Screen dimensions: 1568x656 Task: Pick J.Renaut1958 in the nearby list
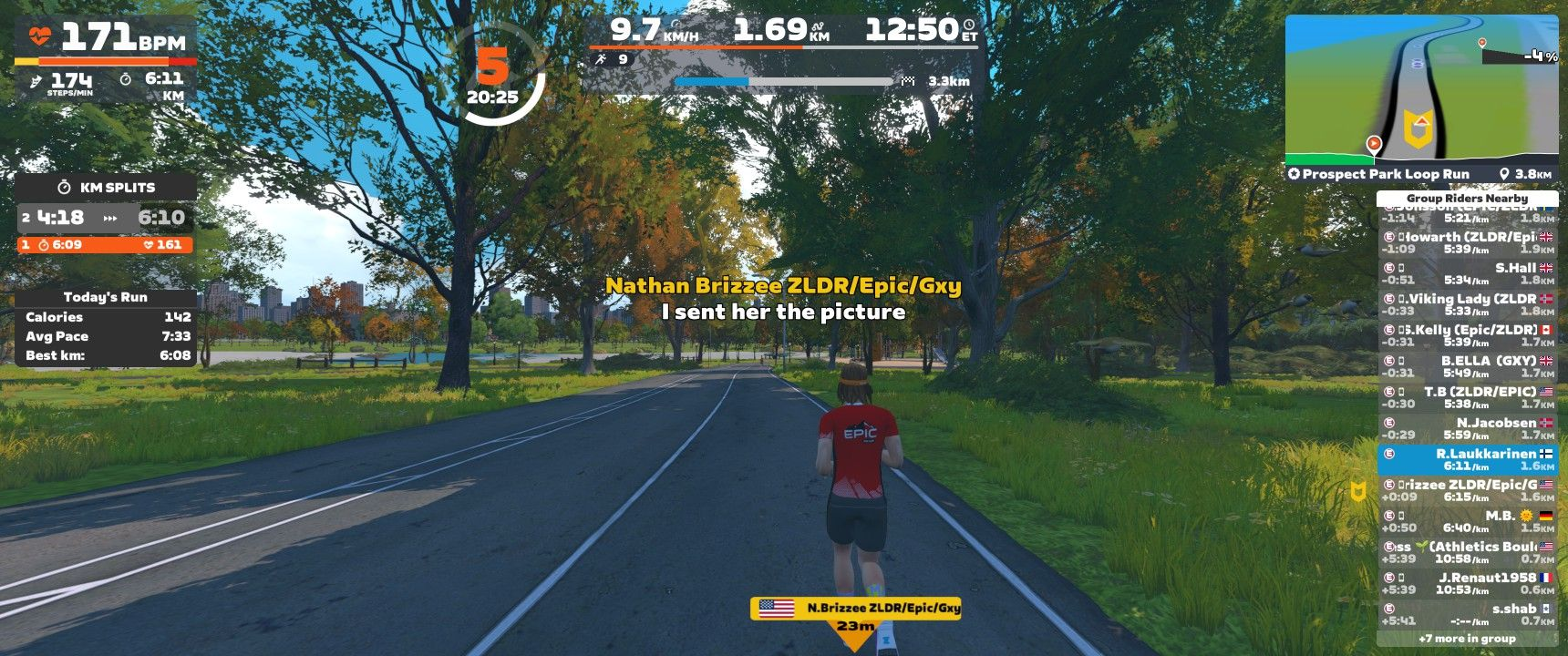coord(1466,584)
